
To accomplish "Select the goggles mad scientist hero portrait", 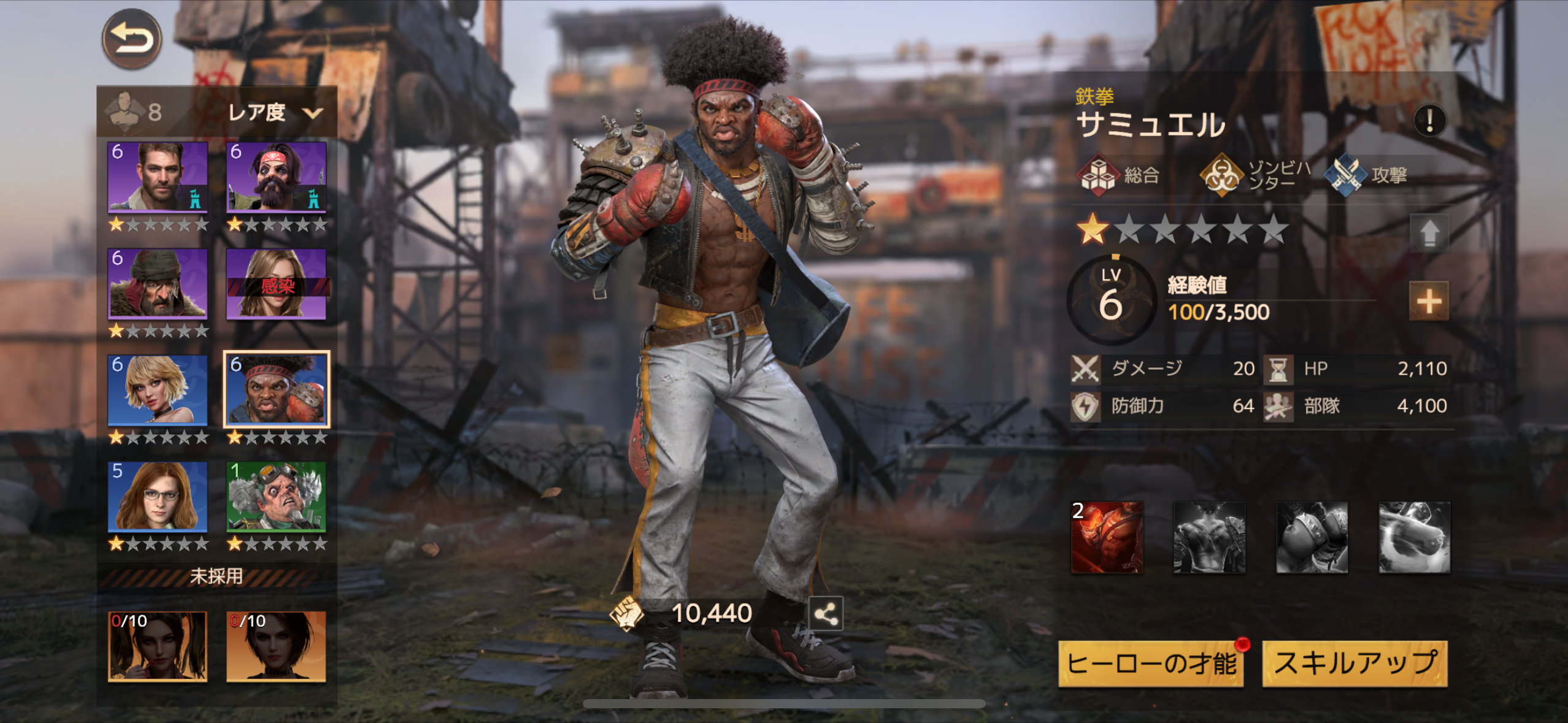I will tap(276, 497).
